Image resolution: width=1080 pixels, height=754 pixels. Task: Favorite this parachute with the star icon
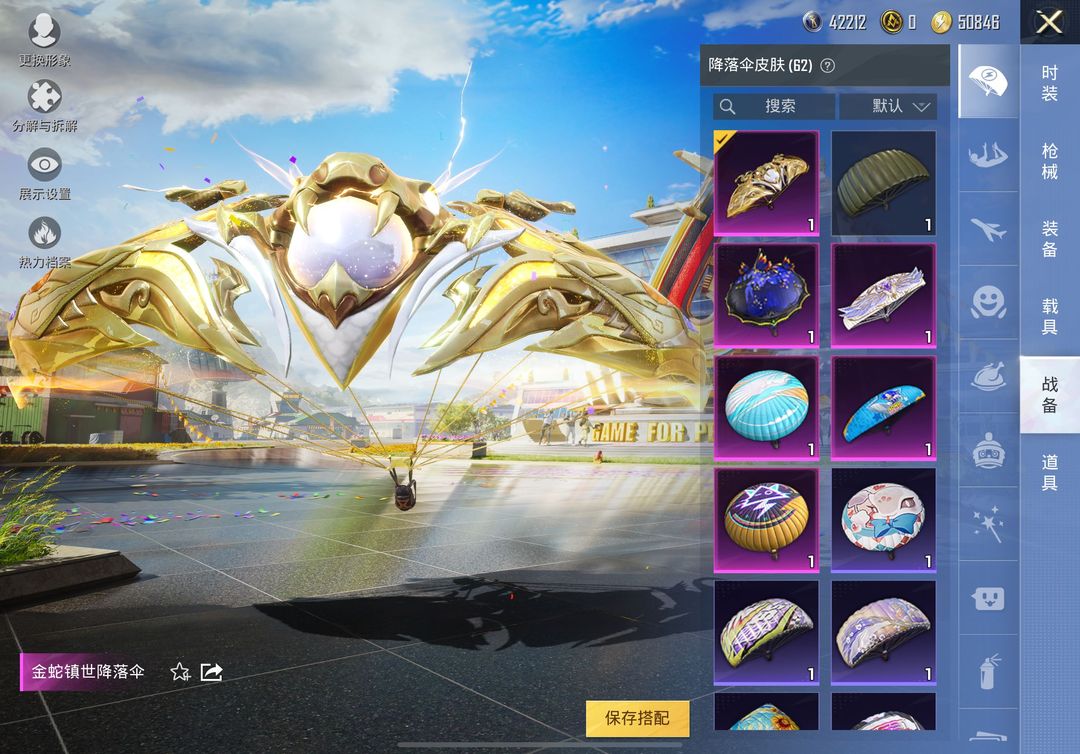point(180,672)
